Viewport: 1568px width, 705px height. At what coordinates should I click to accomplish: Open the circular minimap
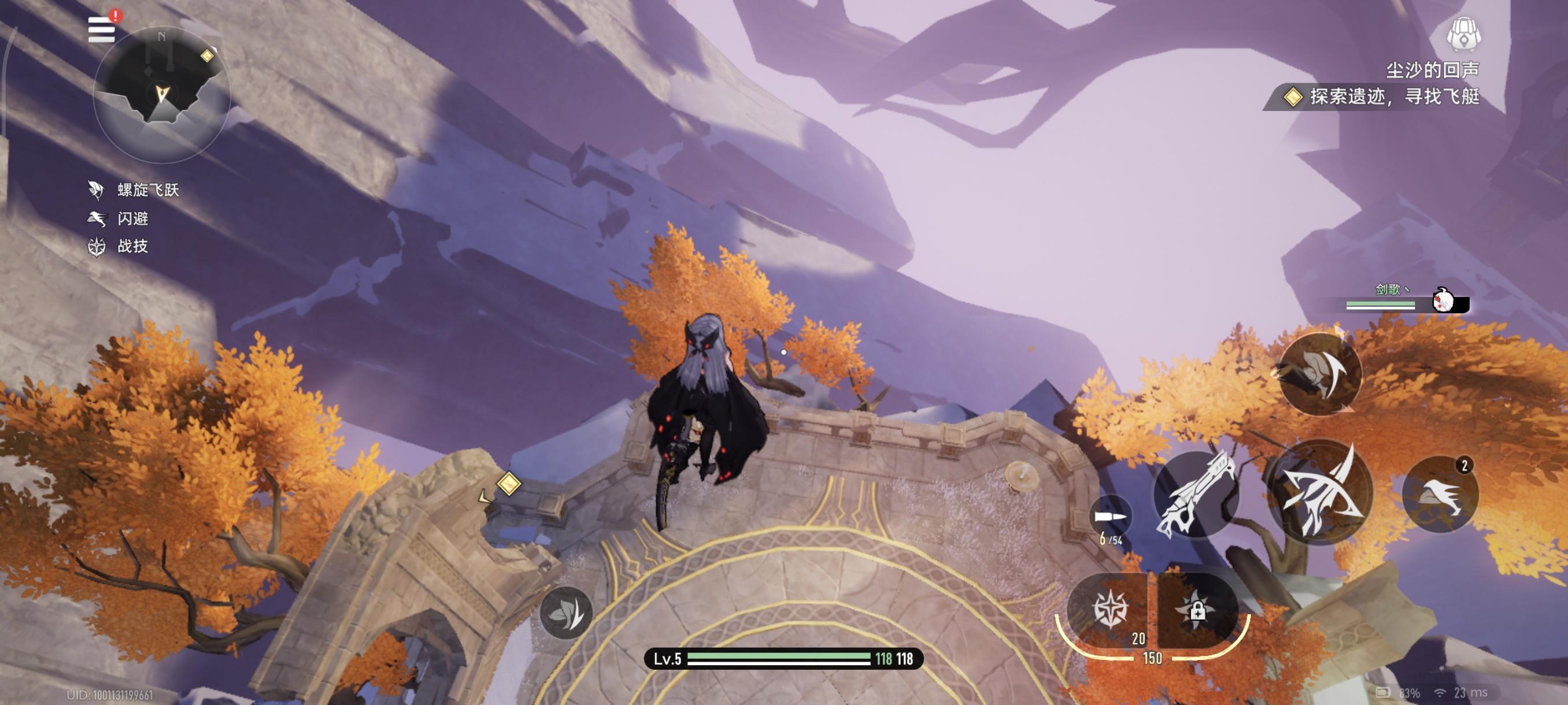point(161,94)
